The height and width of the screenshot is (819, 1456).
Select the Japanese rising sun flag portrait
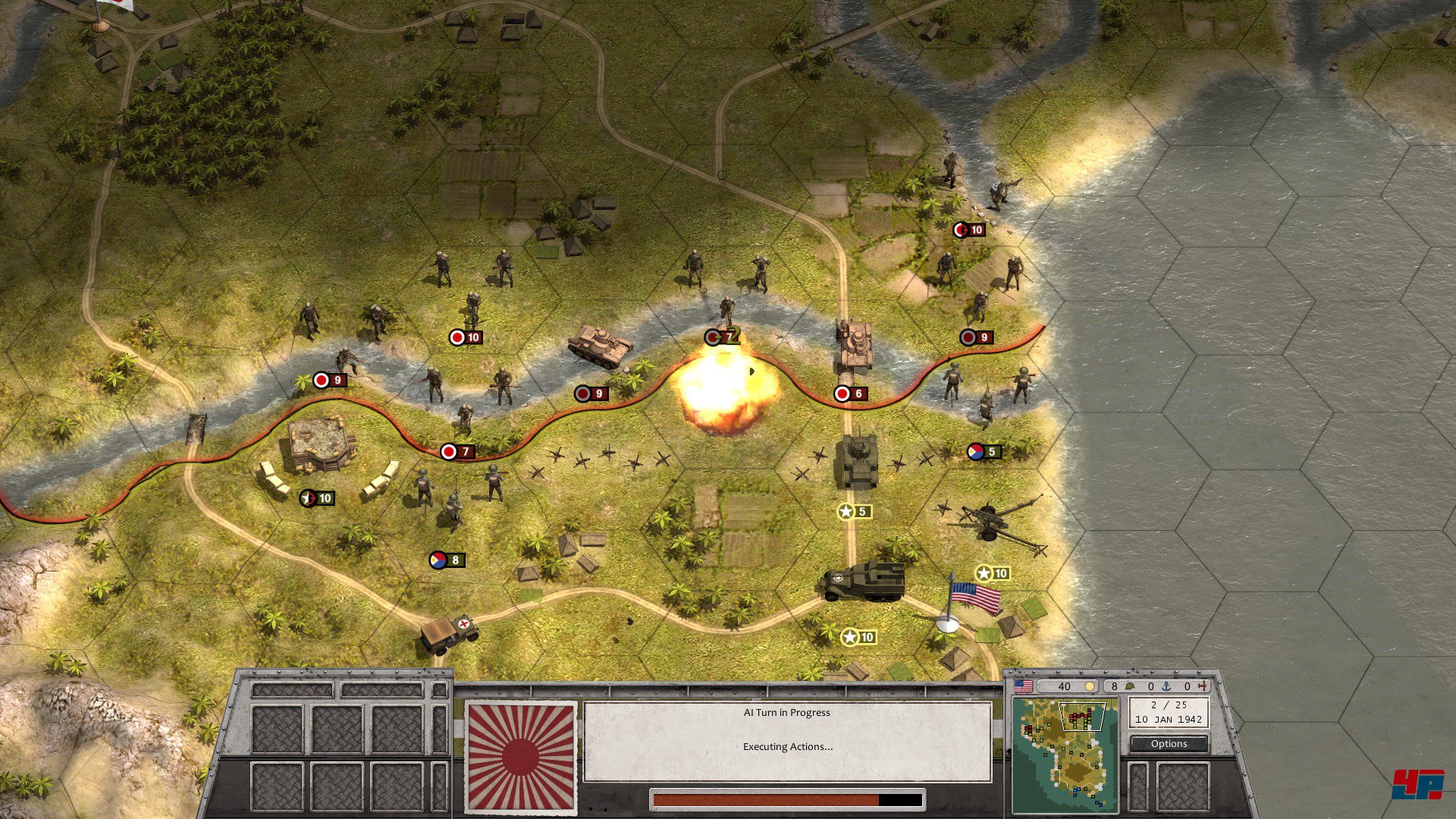[x=520, y=757]
